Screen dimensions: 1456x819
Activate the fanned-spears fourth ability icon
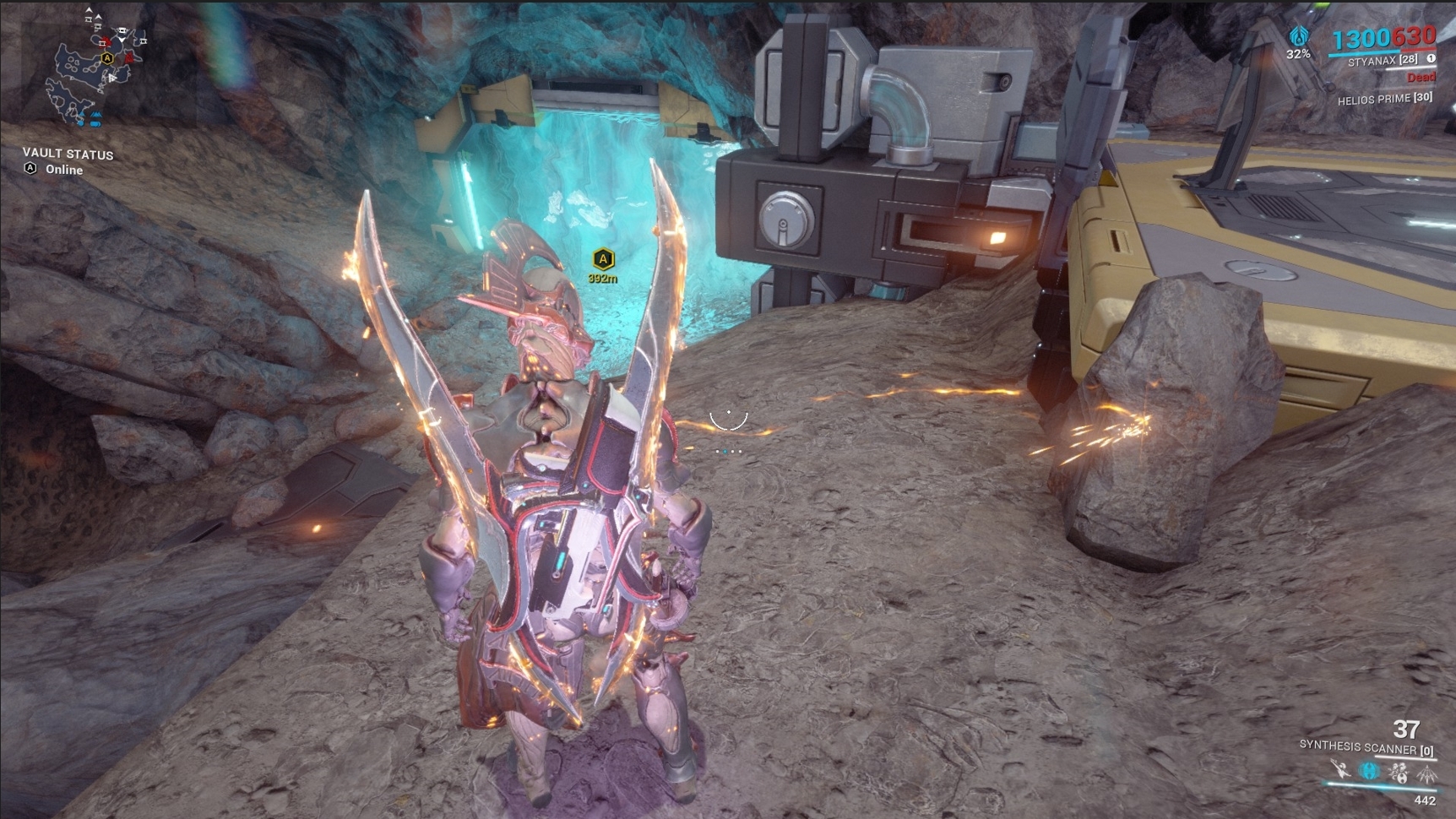point(1426,773)
